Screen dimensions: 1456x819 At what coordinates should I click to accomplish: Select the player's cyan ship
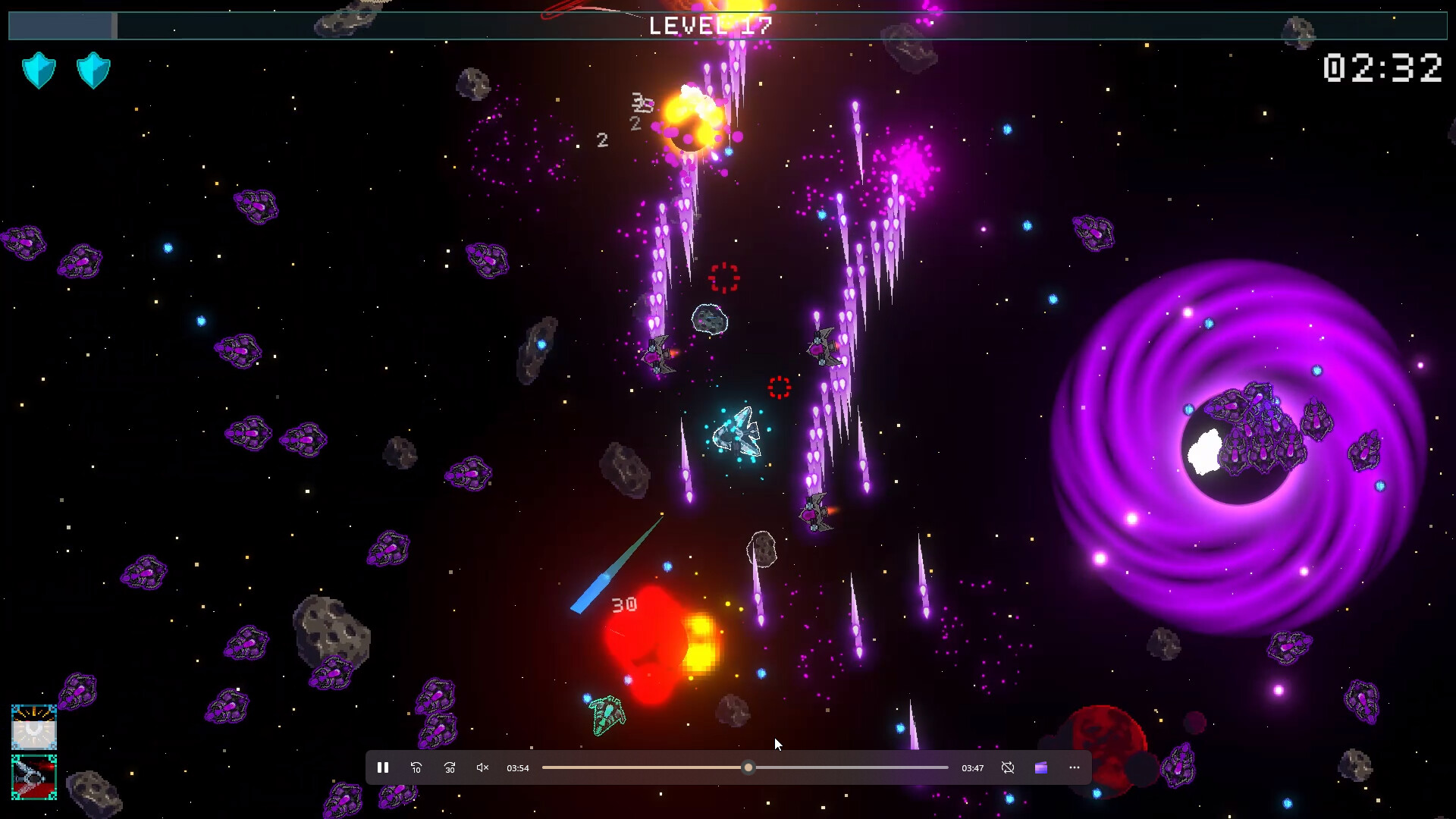tap(737, 432)
